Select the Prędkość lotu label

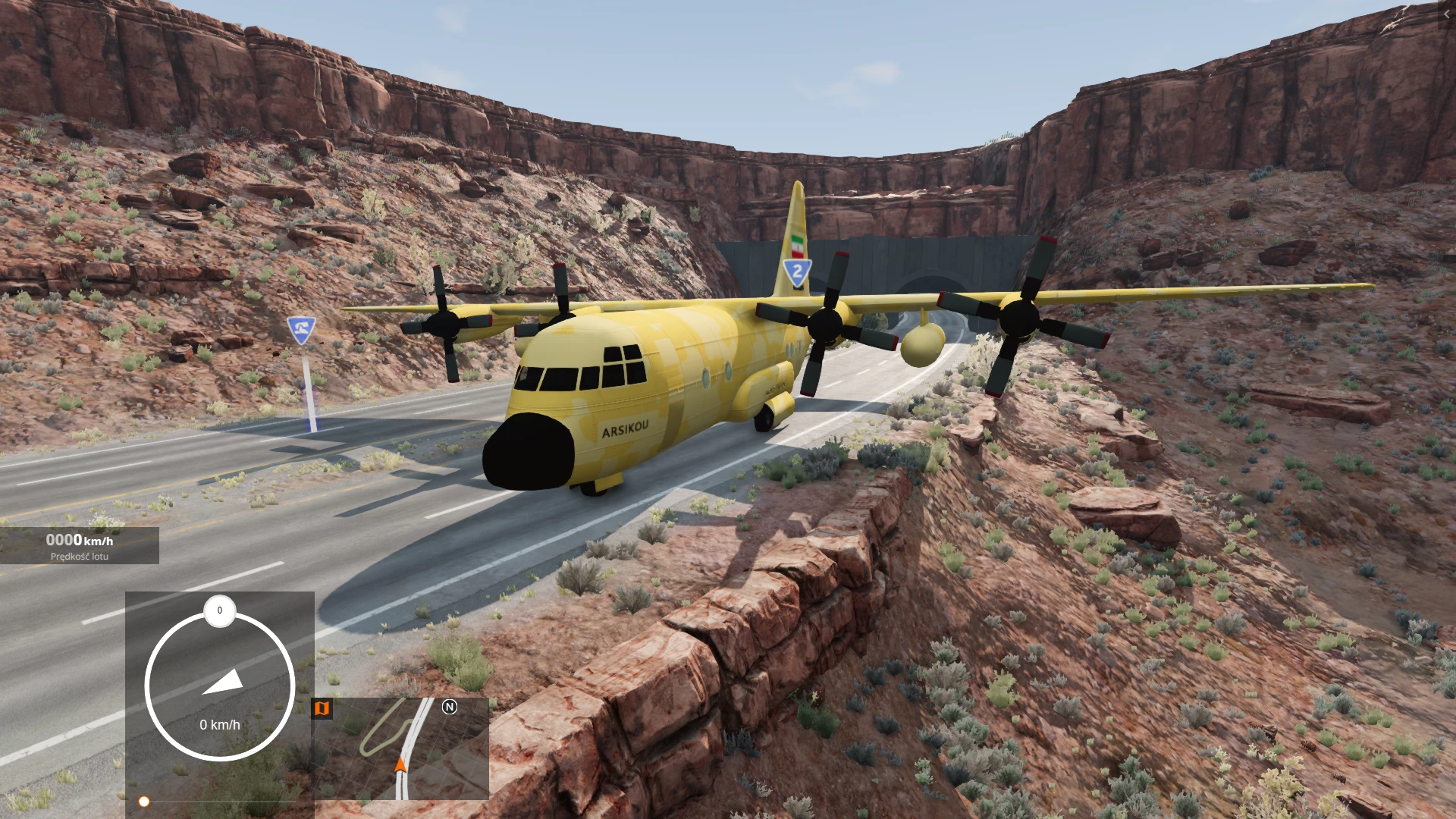78,556
